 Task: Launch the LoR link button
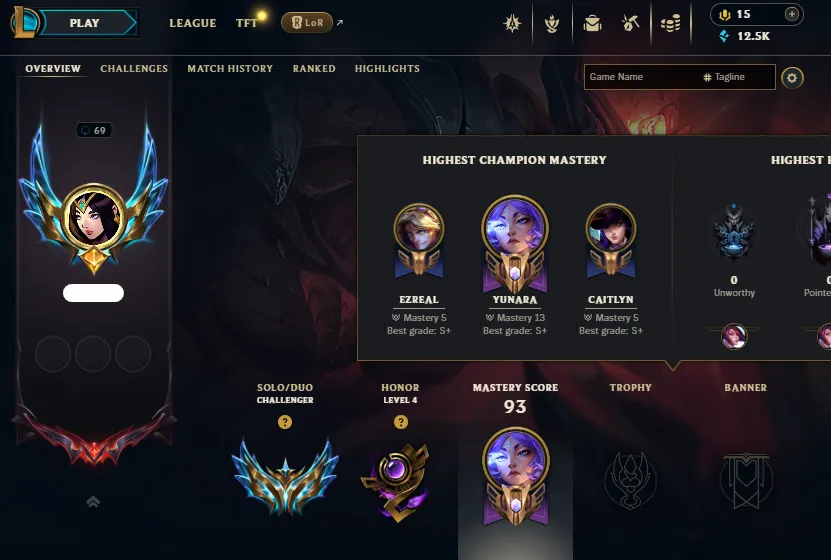pos(307,23)
